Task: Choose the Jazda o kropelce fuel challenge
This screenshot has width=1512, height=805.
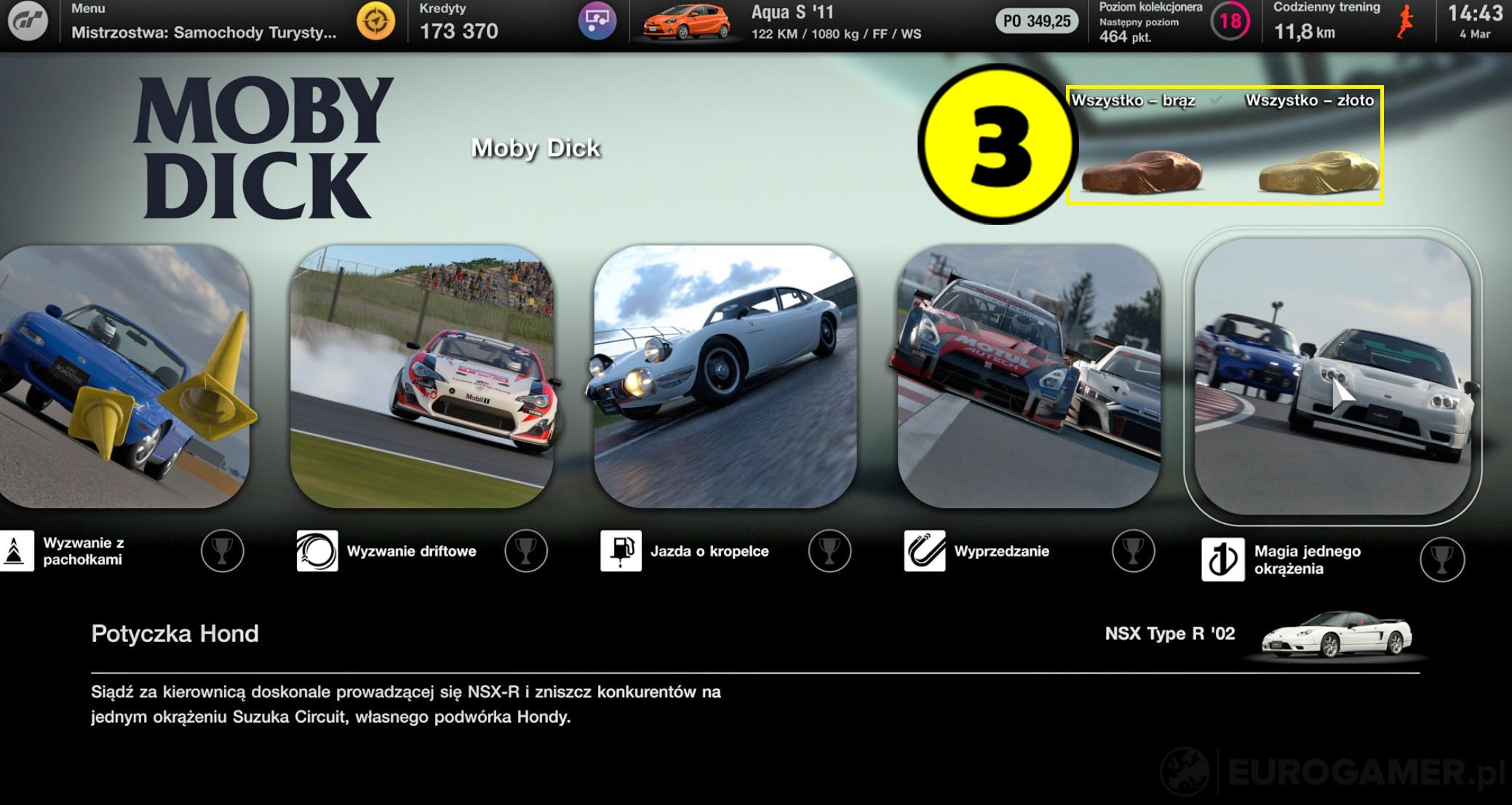Action: pyautogui.click(x=725, y=376)
